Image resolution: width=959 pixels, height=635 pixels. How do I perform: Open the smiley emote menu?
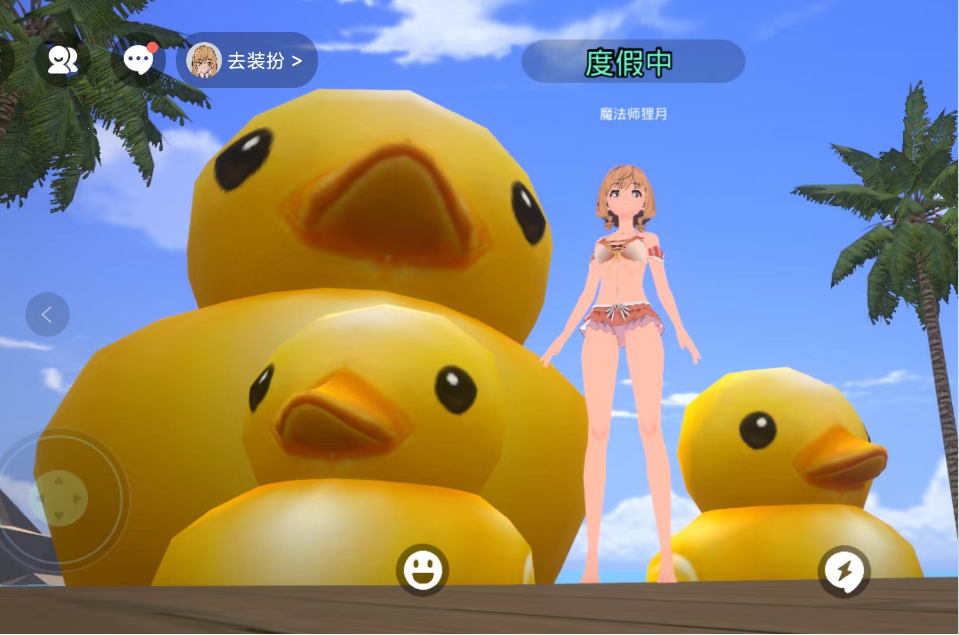(422, 570)
